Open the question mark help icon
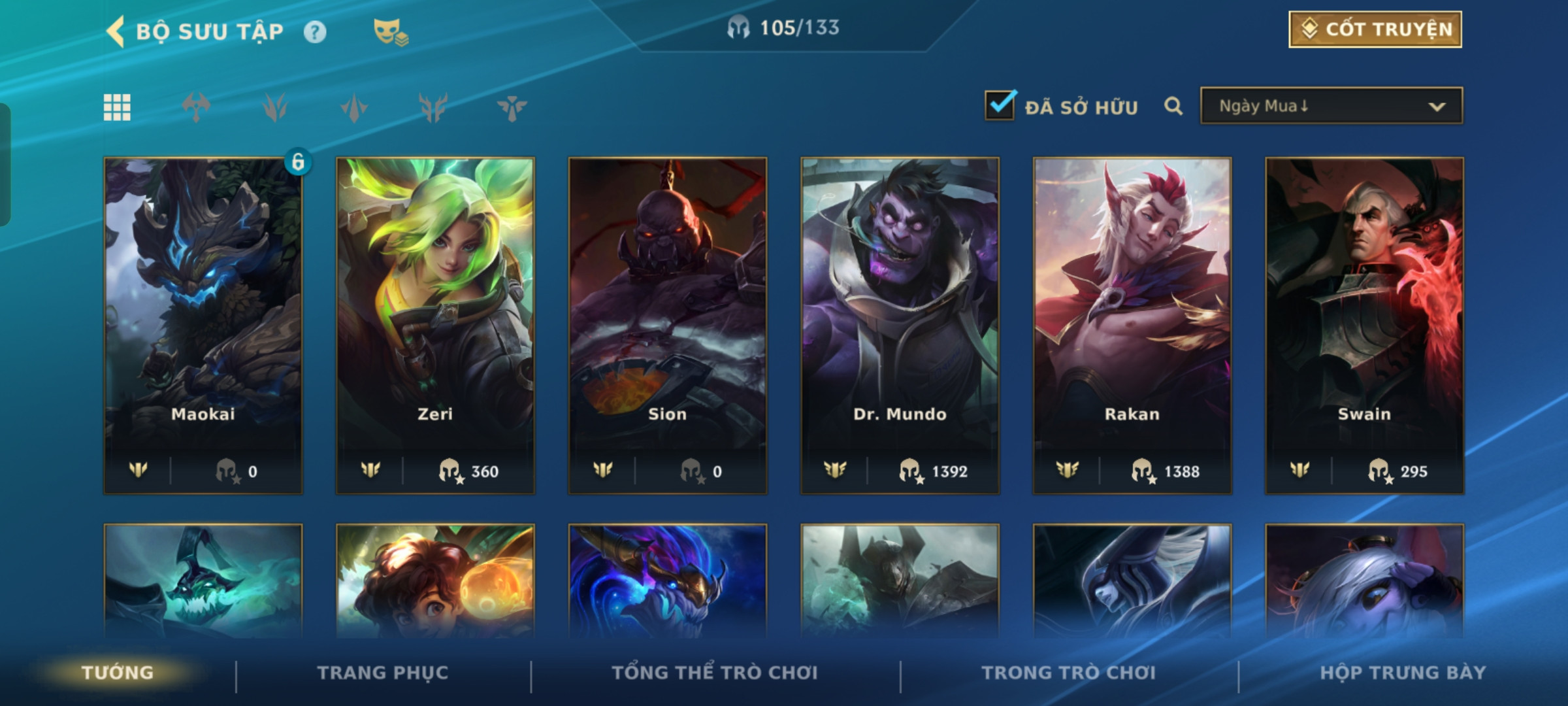Image resolution: width=1568 pixels, height=706 pixels. [x=315, y=32]
